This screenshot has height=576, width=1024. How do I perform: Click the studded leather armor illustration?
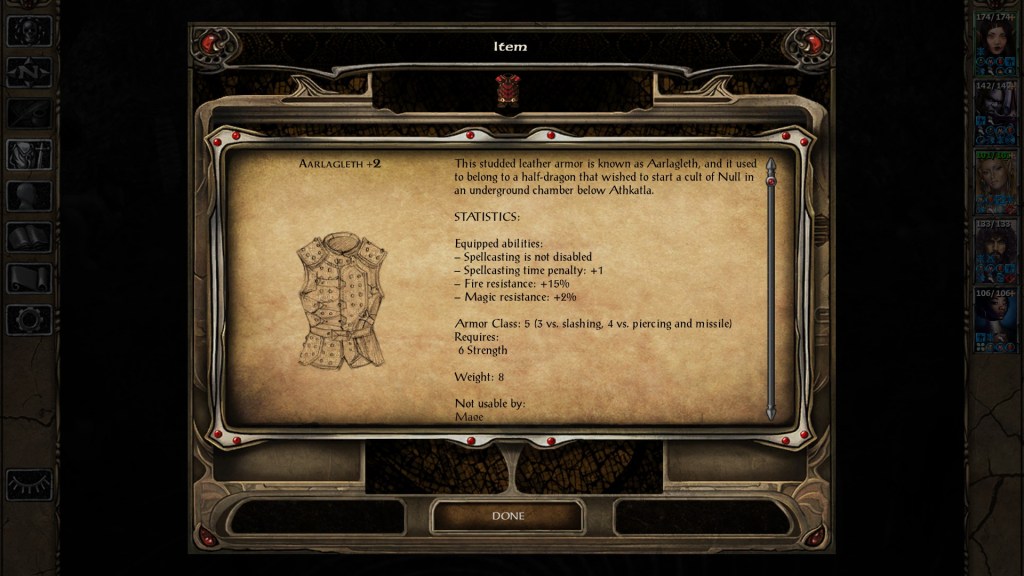pyautogui.click(x=341, y=300)
